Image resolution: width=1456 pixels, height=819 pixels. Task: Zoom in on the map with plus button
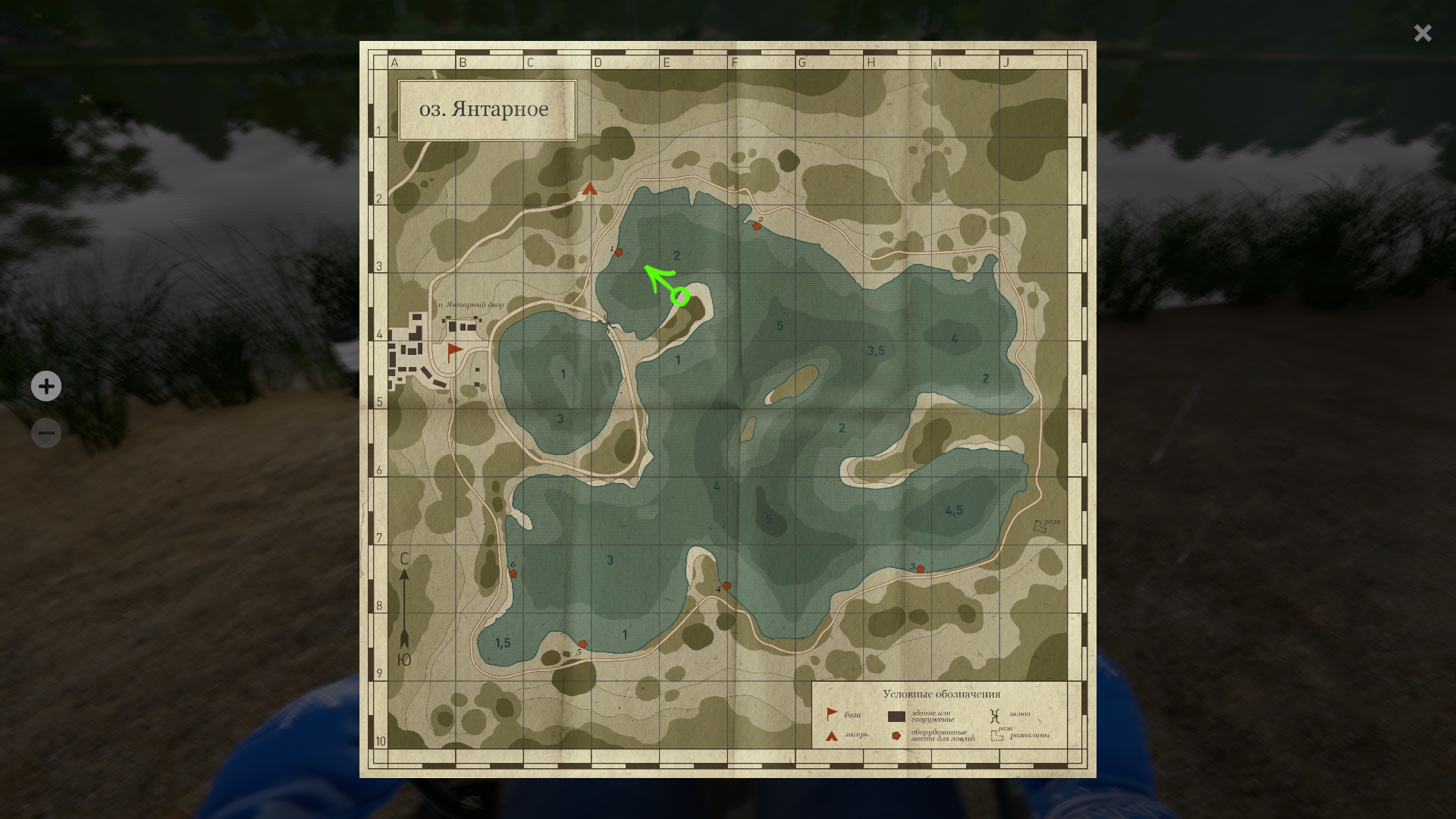pyautogui.click(x=46, y=386)
